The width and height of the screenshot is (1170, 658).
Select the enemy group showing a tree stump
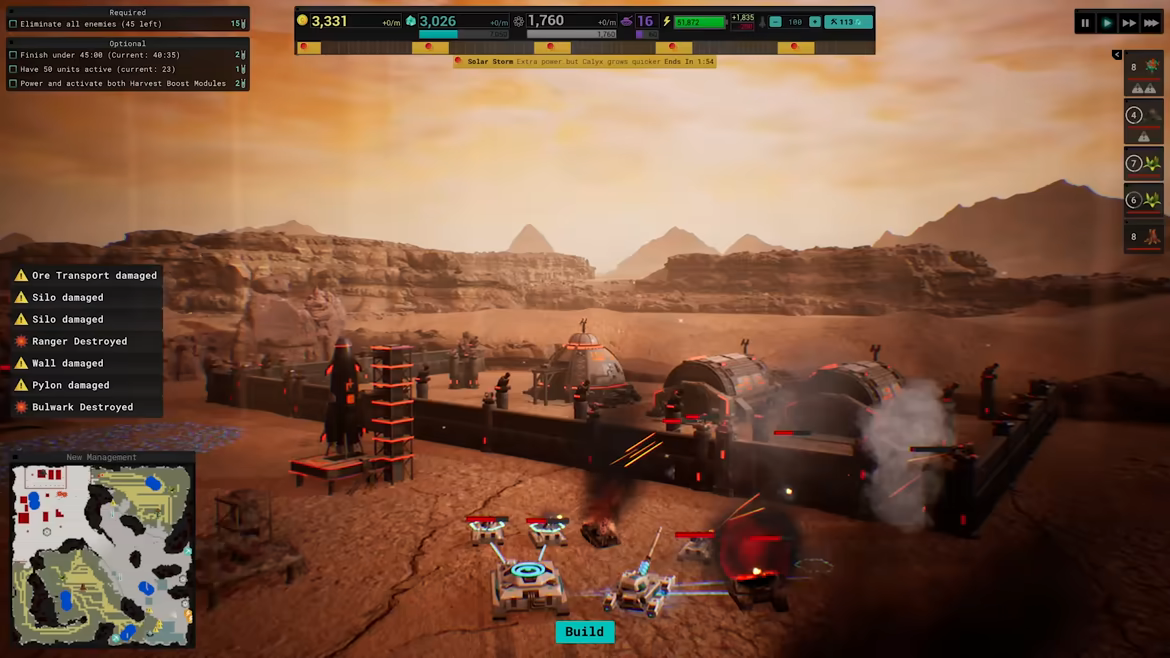pyautogui.click(x=1144, y=237)
